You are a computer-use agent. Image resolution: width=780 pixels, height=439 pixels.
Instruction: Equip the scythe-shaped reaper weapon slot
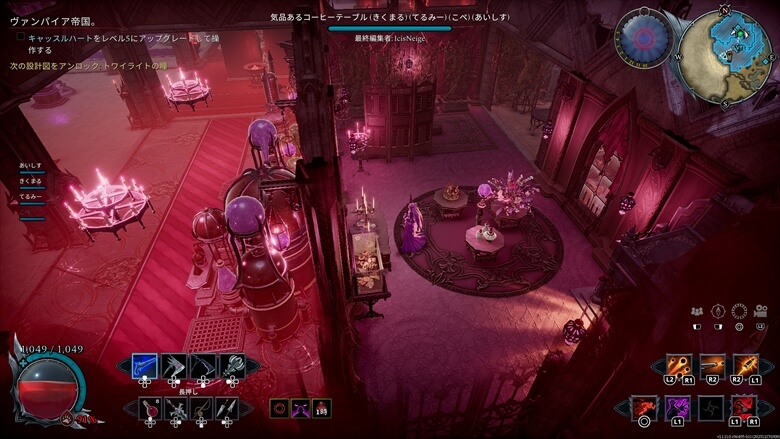203,366
